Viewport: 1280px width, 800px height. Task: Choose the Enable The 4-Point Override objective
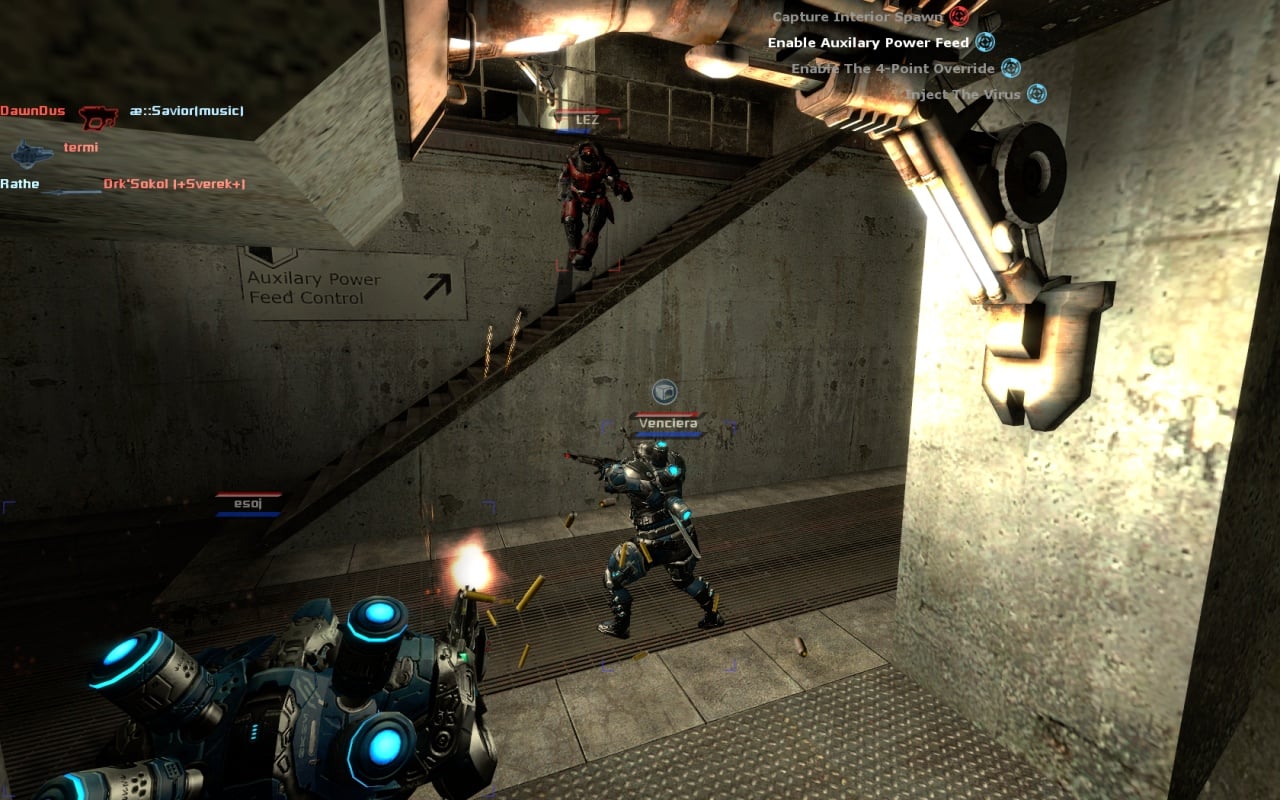coord(893,69)
